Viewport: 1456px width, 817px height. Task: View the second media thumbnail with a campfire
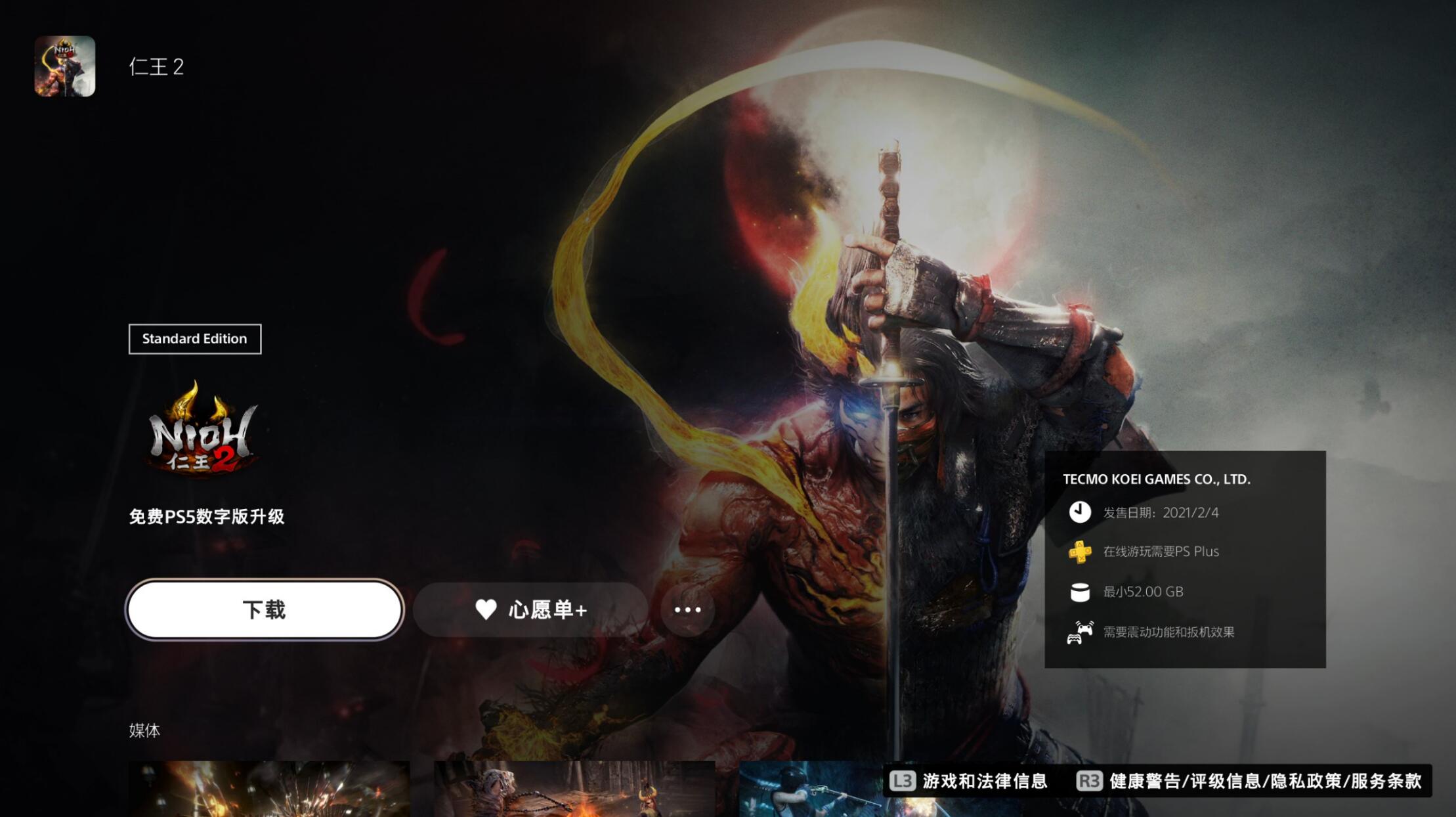574,788
